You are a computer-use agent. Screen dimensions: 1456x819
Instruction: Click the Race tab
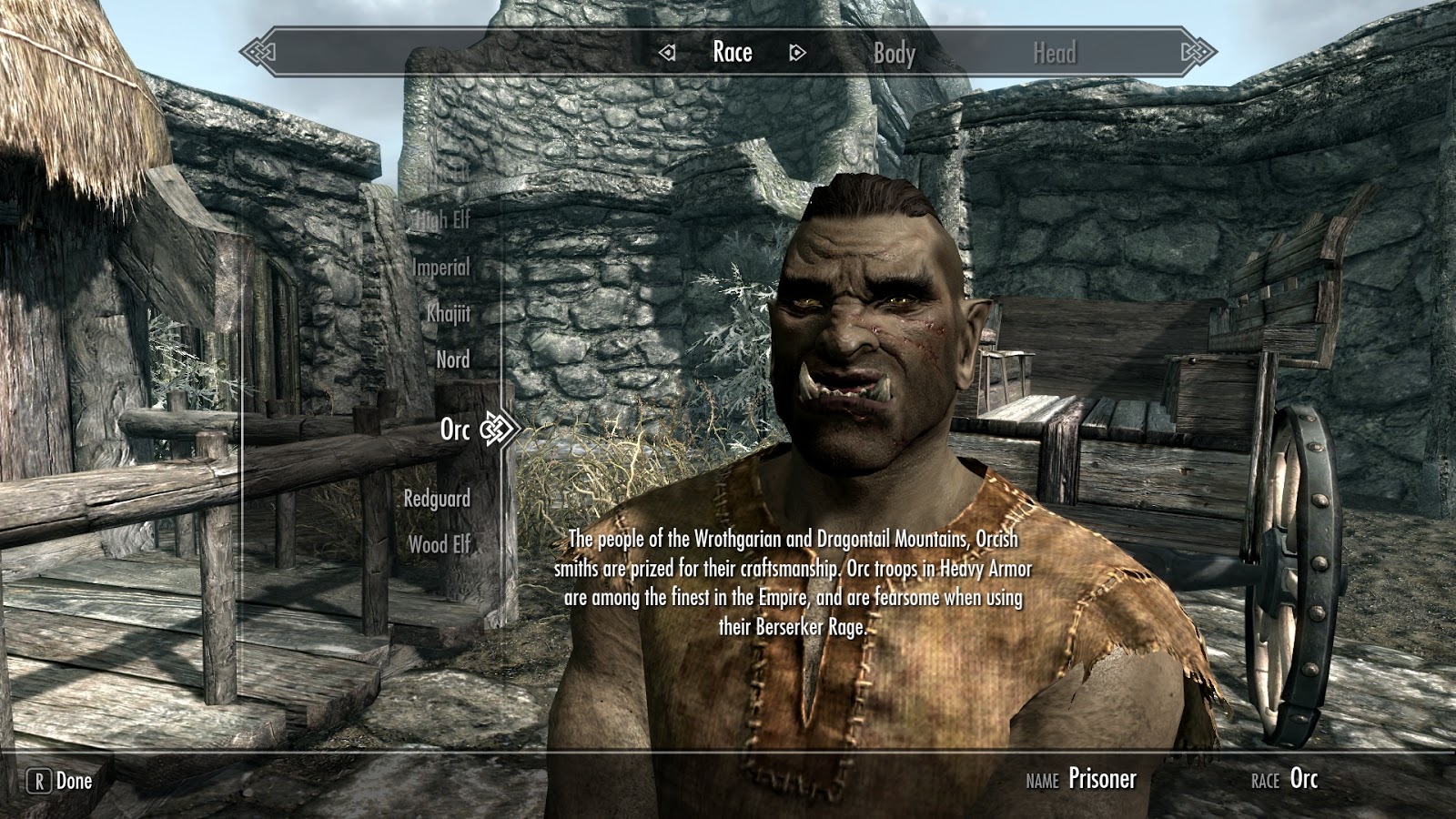[732, 53]
